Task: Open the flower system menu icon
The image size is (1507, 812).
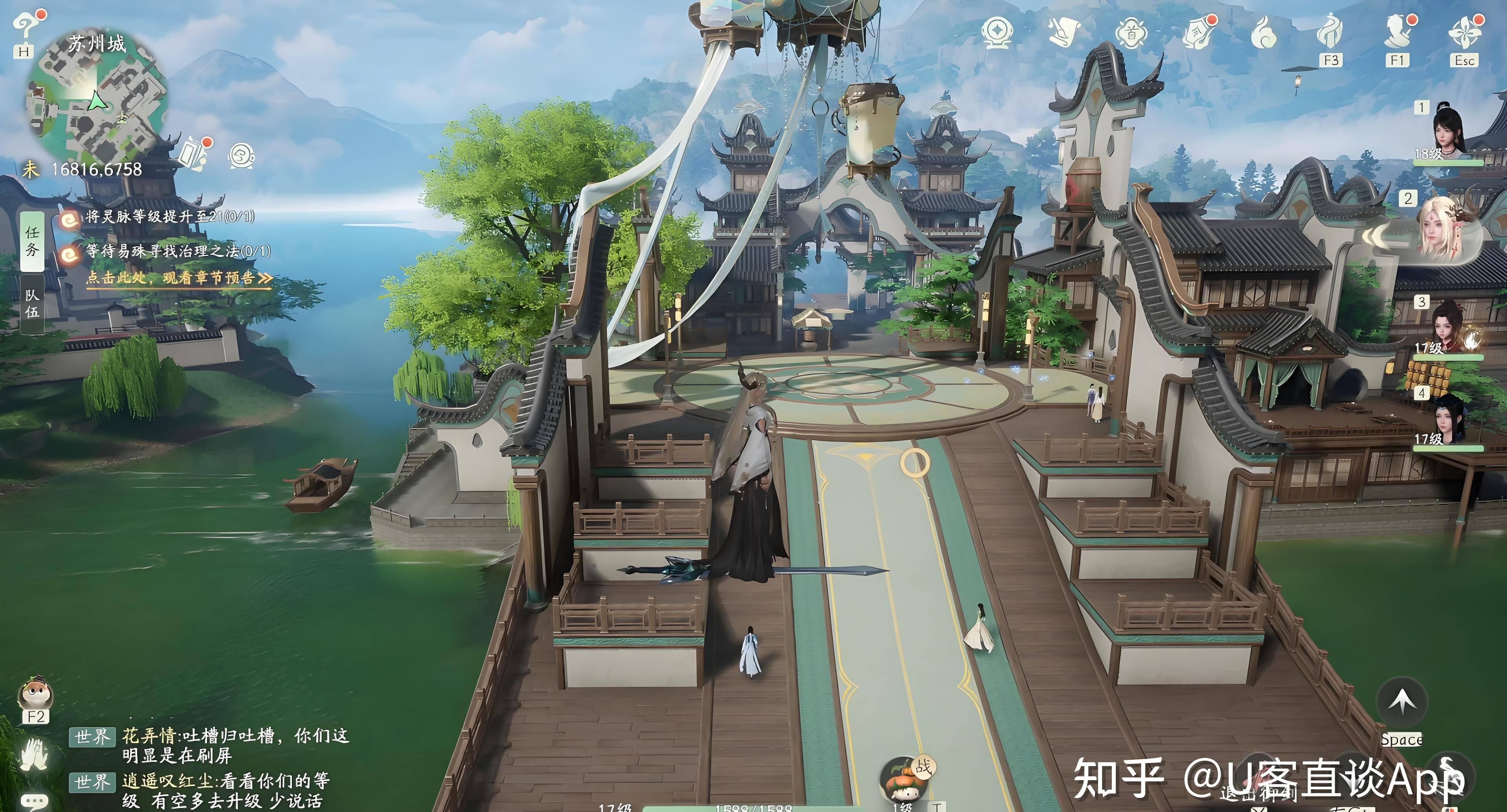Action: 1464,32
